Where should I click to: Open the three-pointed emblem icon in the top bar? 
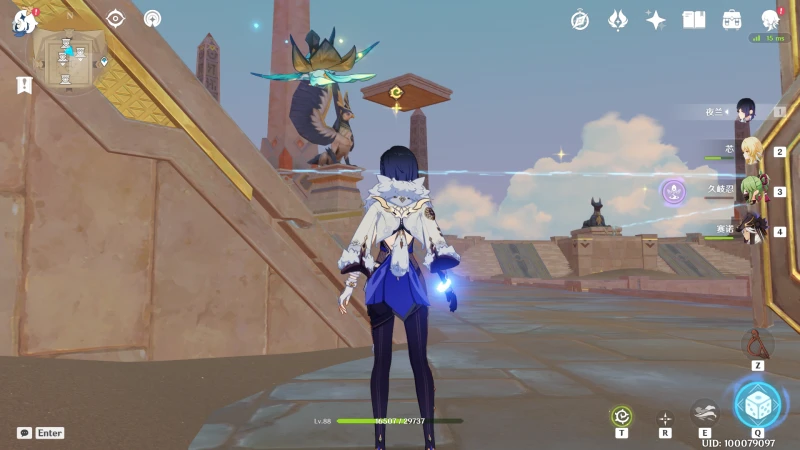[x=618, y=20]
